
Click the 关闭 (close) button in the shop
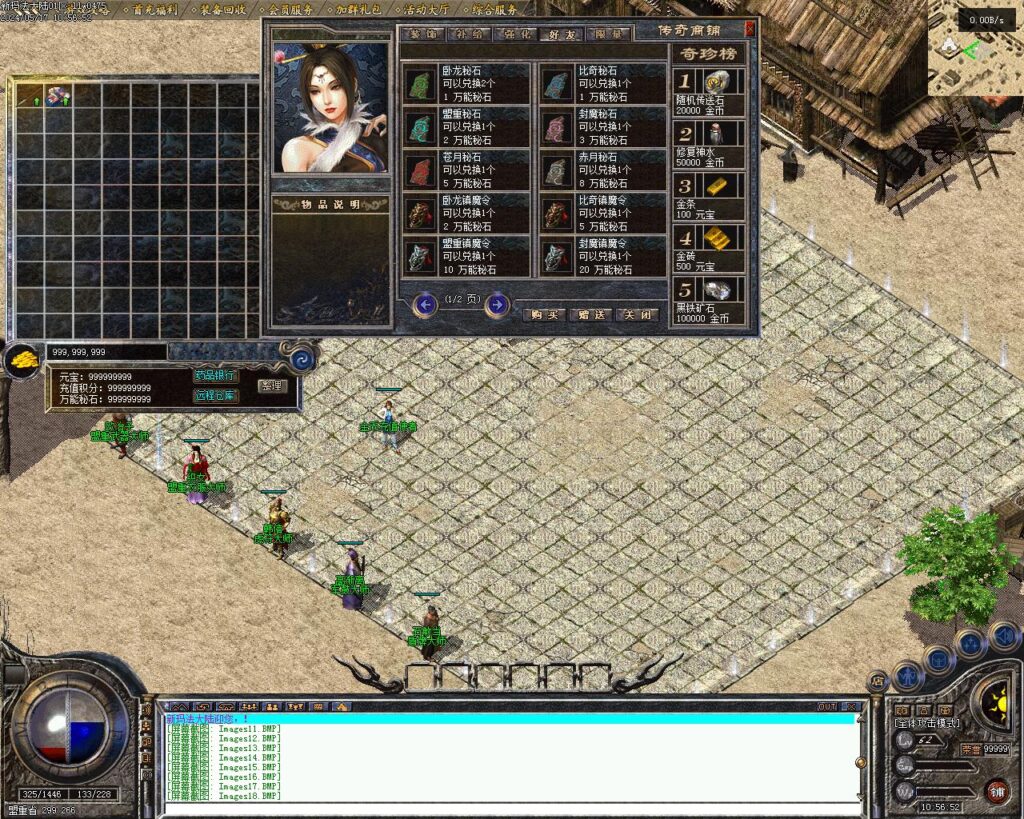click(637, 314)
